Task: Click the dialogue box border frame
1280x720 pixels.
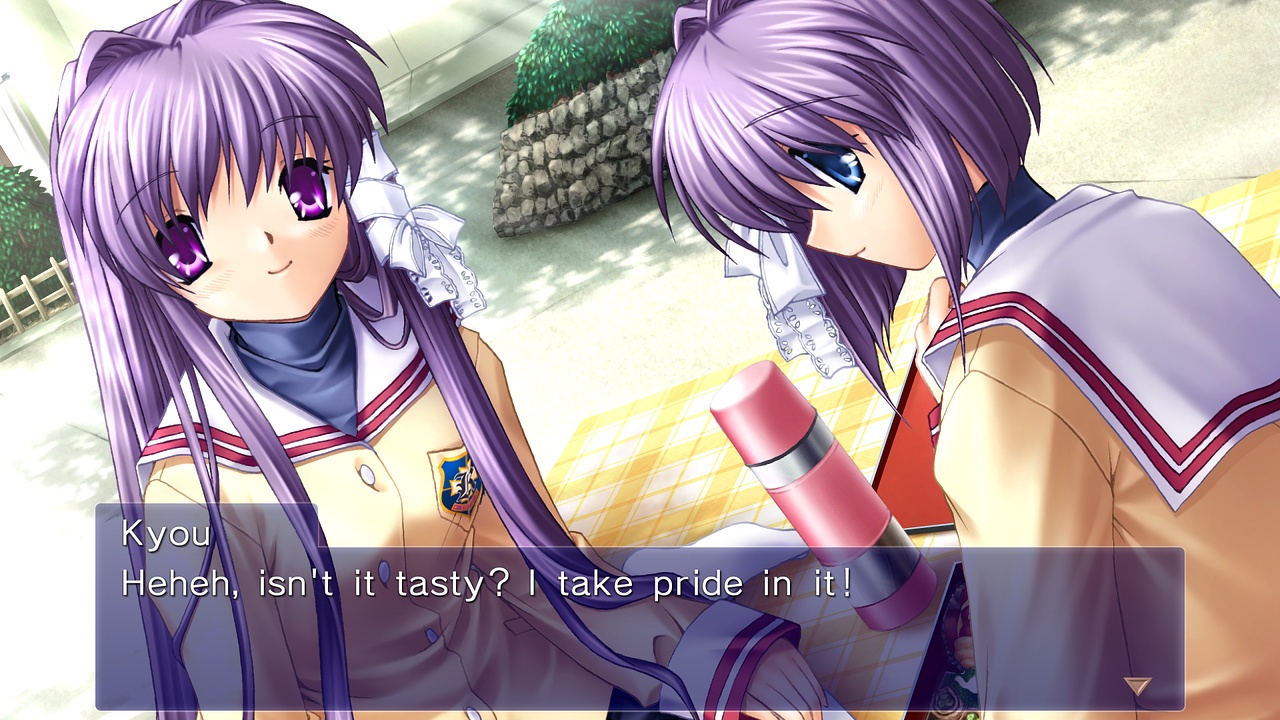Action: click(640, 511)
